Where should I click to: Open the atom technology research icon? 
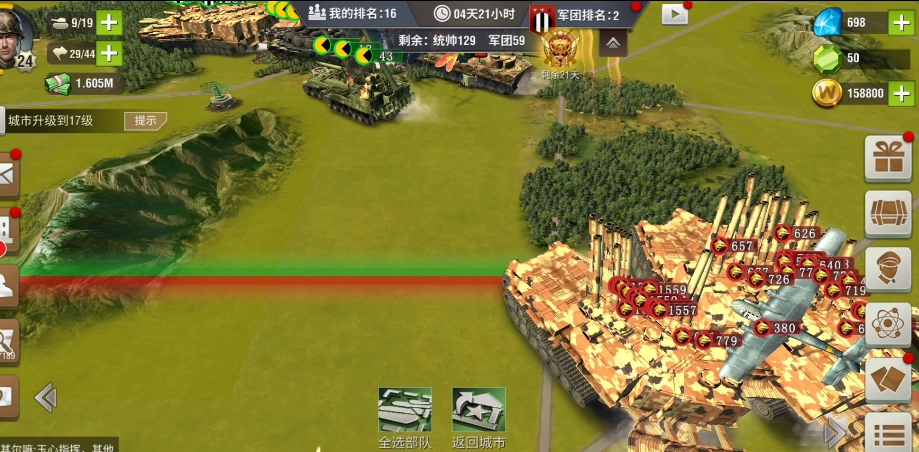tap(887, 324)
